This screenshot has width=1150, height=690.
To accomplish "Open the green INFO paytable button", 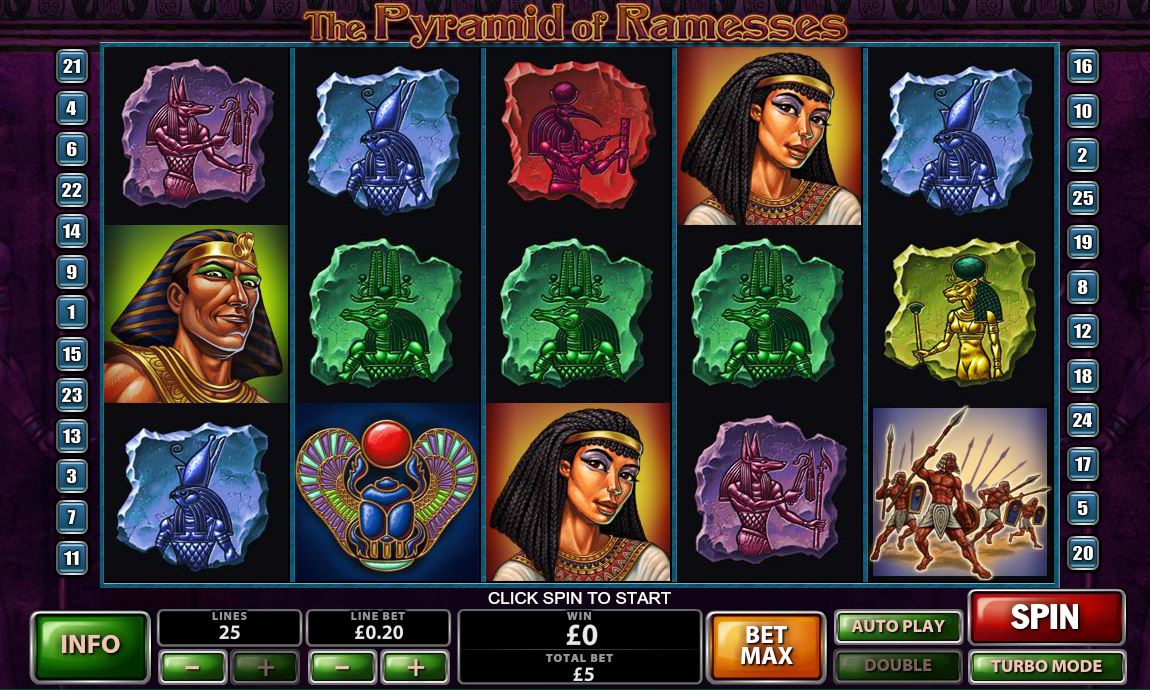I will click(x=90, y=645).
